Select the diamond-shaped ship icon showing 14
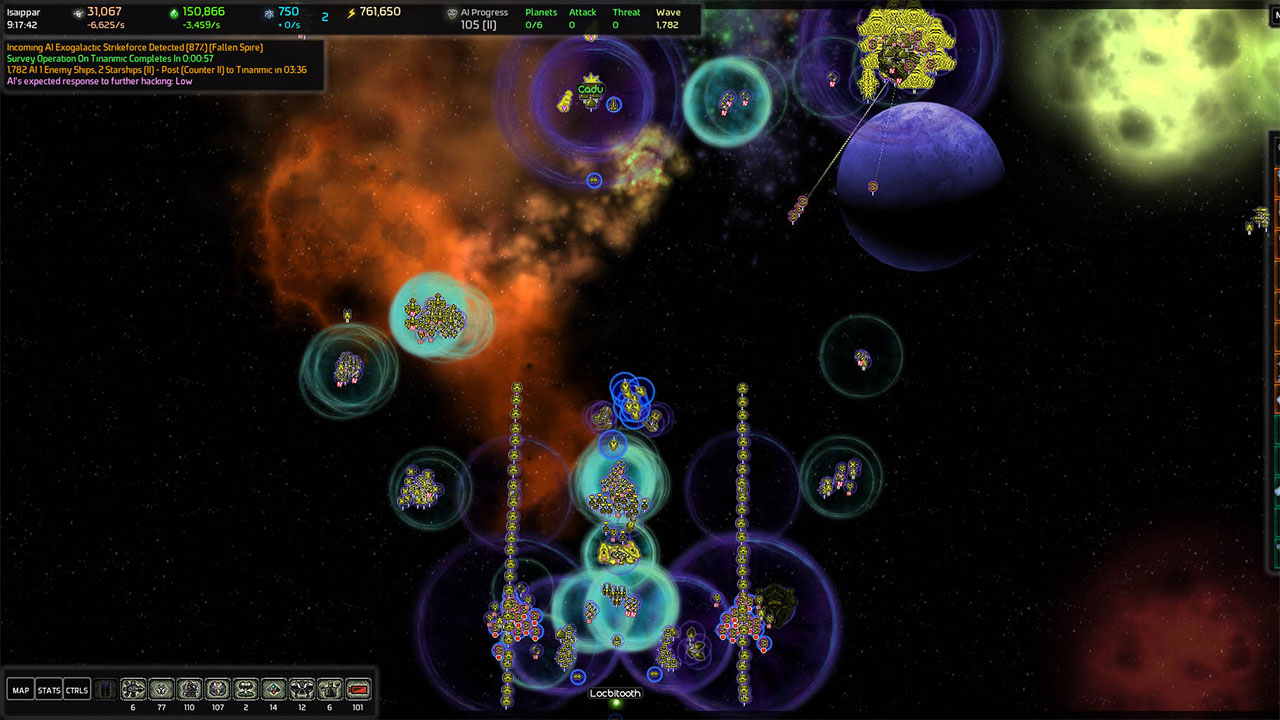The image size is (1280, 720). [273, 688]
